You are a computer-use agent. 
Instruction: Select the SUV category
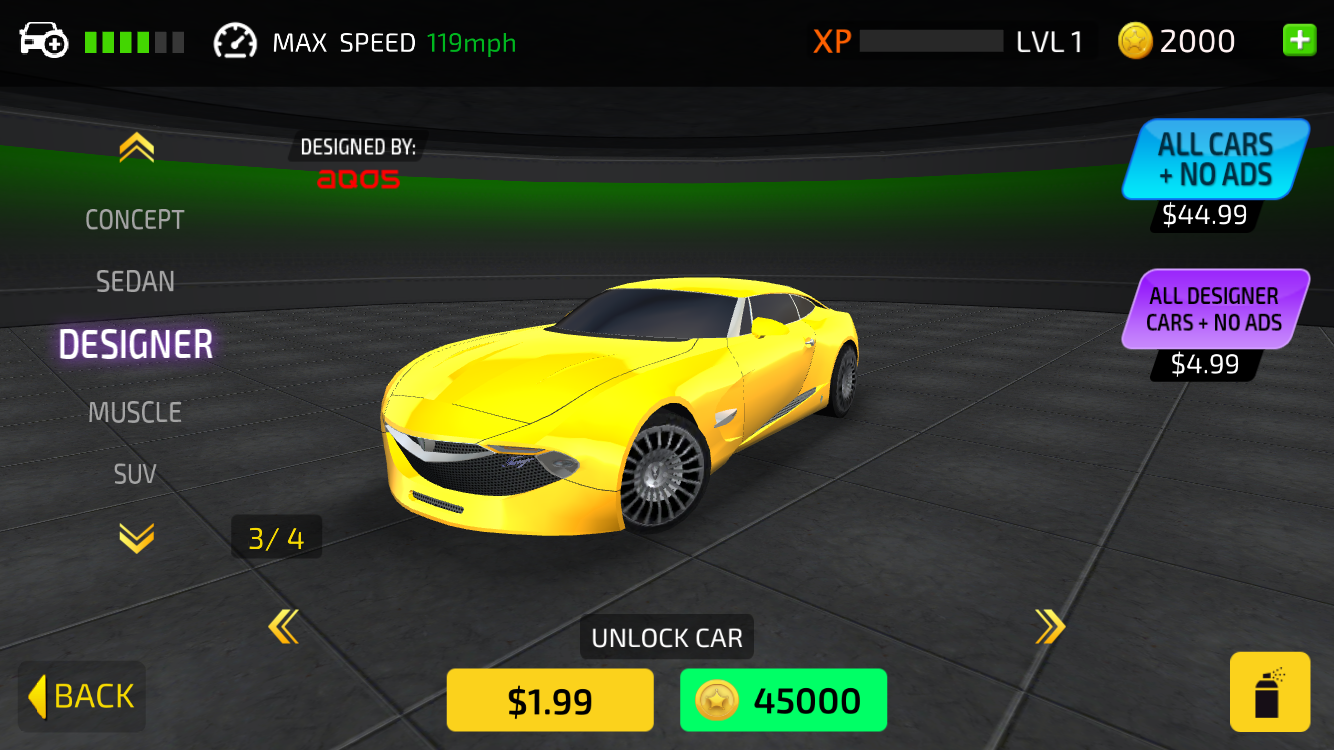[135, 474]
